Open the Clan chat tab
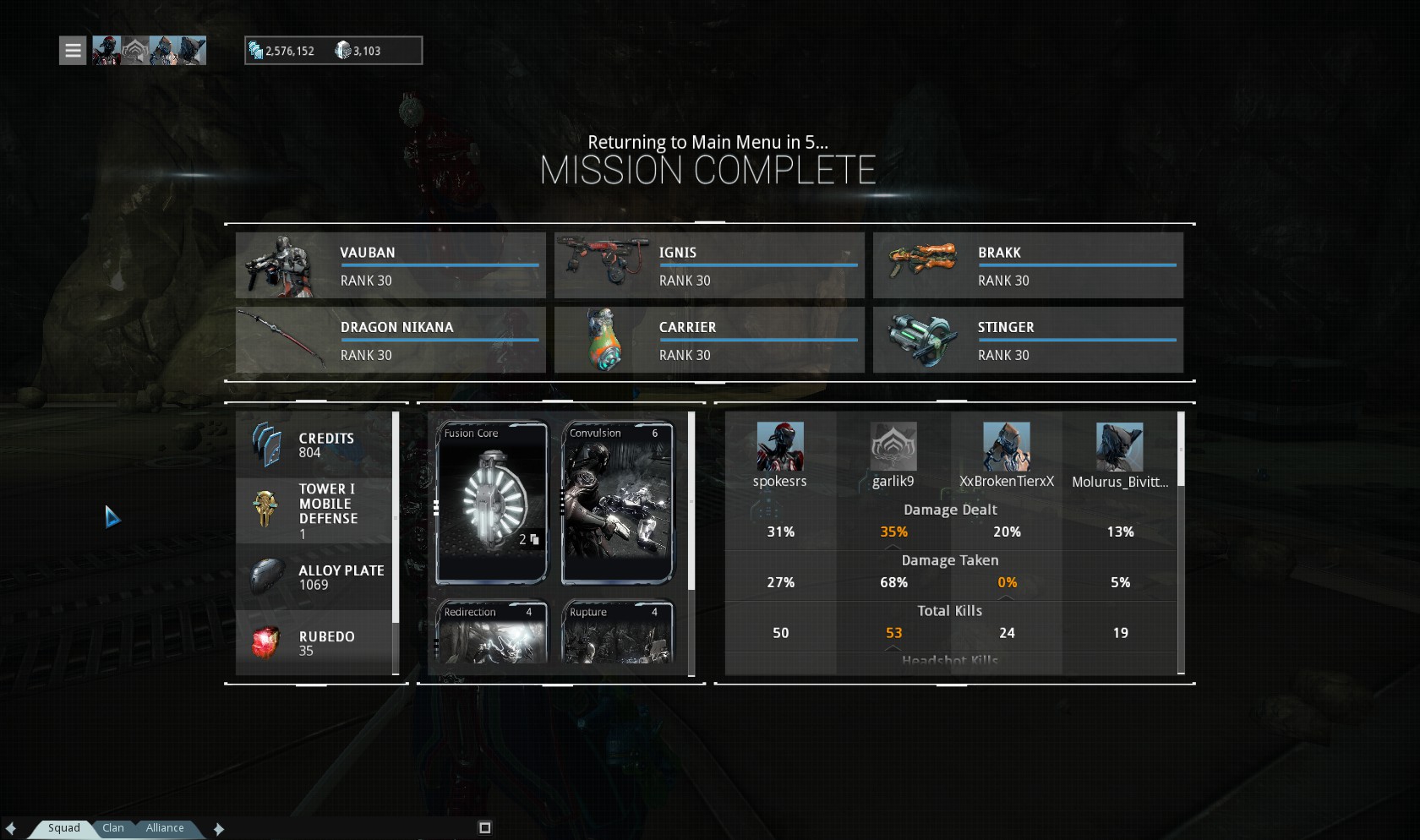This screenshot has width=1420, height=840. pos(113,828)
